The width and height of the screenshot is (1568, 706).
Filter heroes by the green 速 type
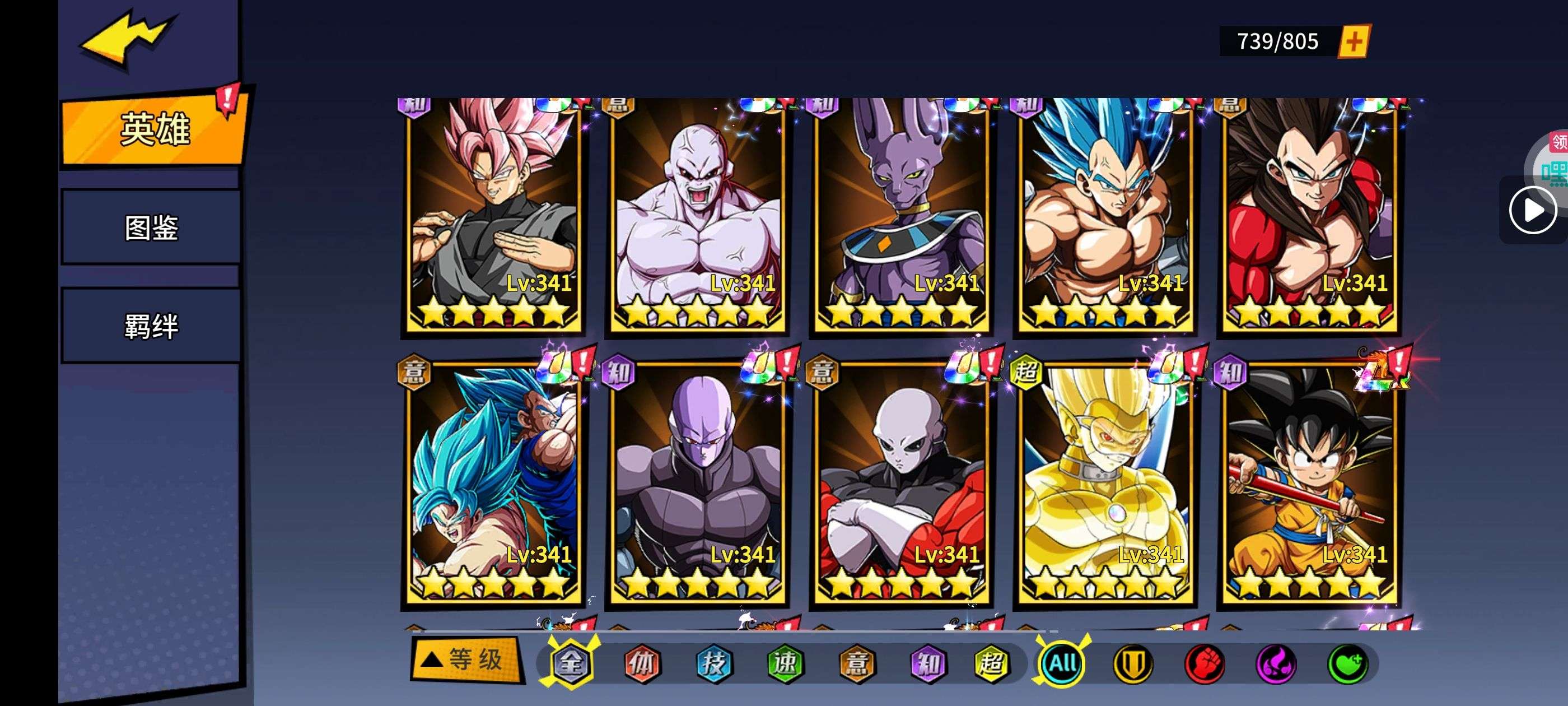point(785,663)
